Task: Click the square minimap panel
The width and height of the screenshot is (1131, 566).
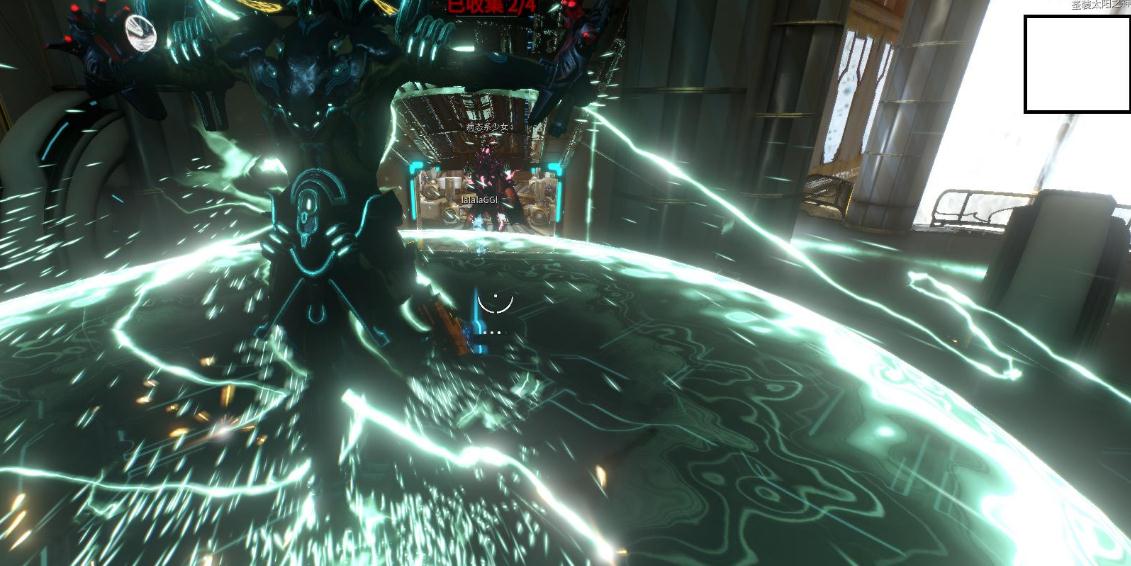Action: point(1077,64)
